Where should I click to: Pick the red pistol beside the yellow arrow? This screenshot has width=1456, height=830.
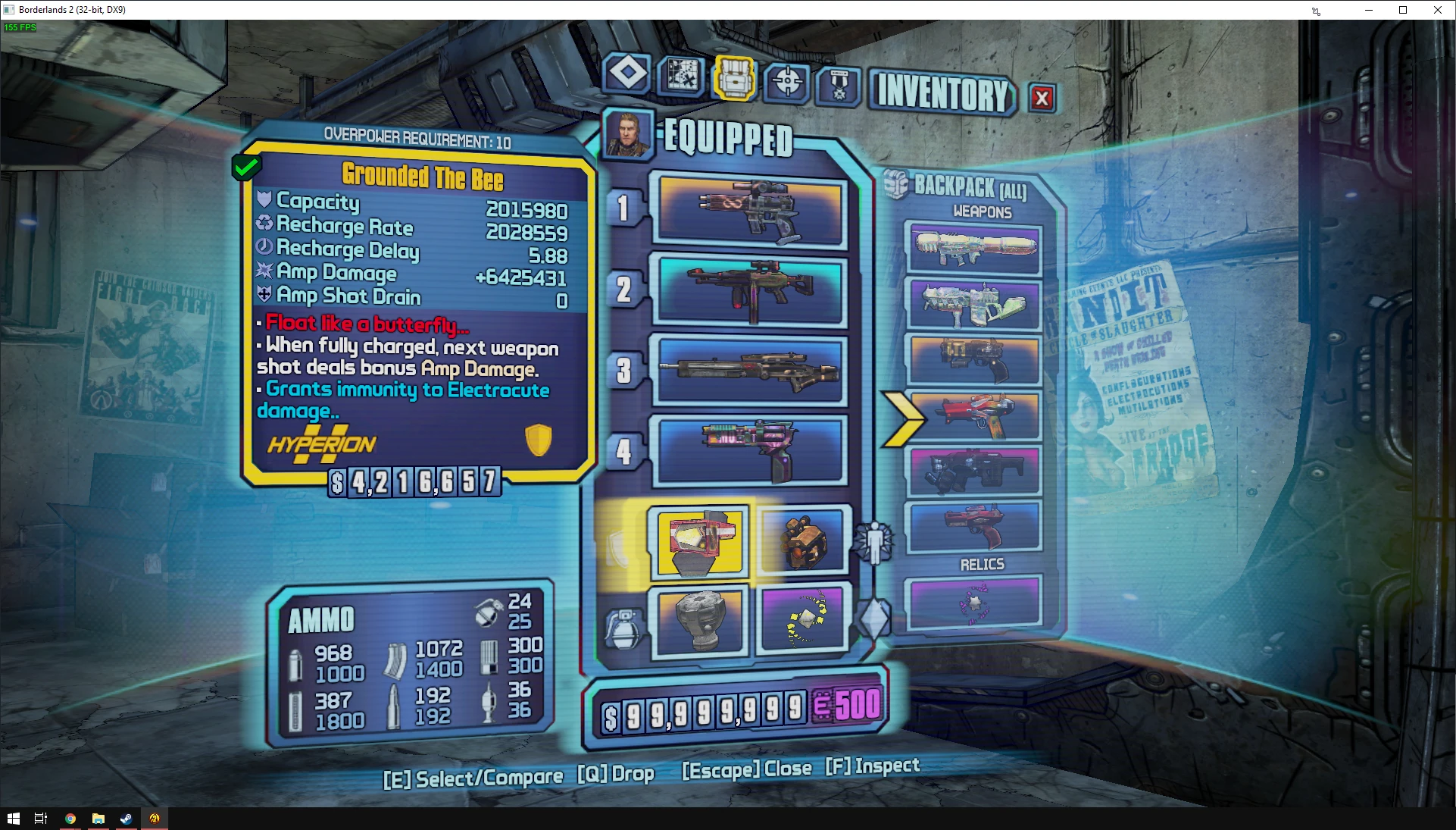click(x=975, y=415)
